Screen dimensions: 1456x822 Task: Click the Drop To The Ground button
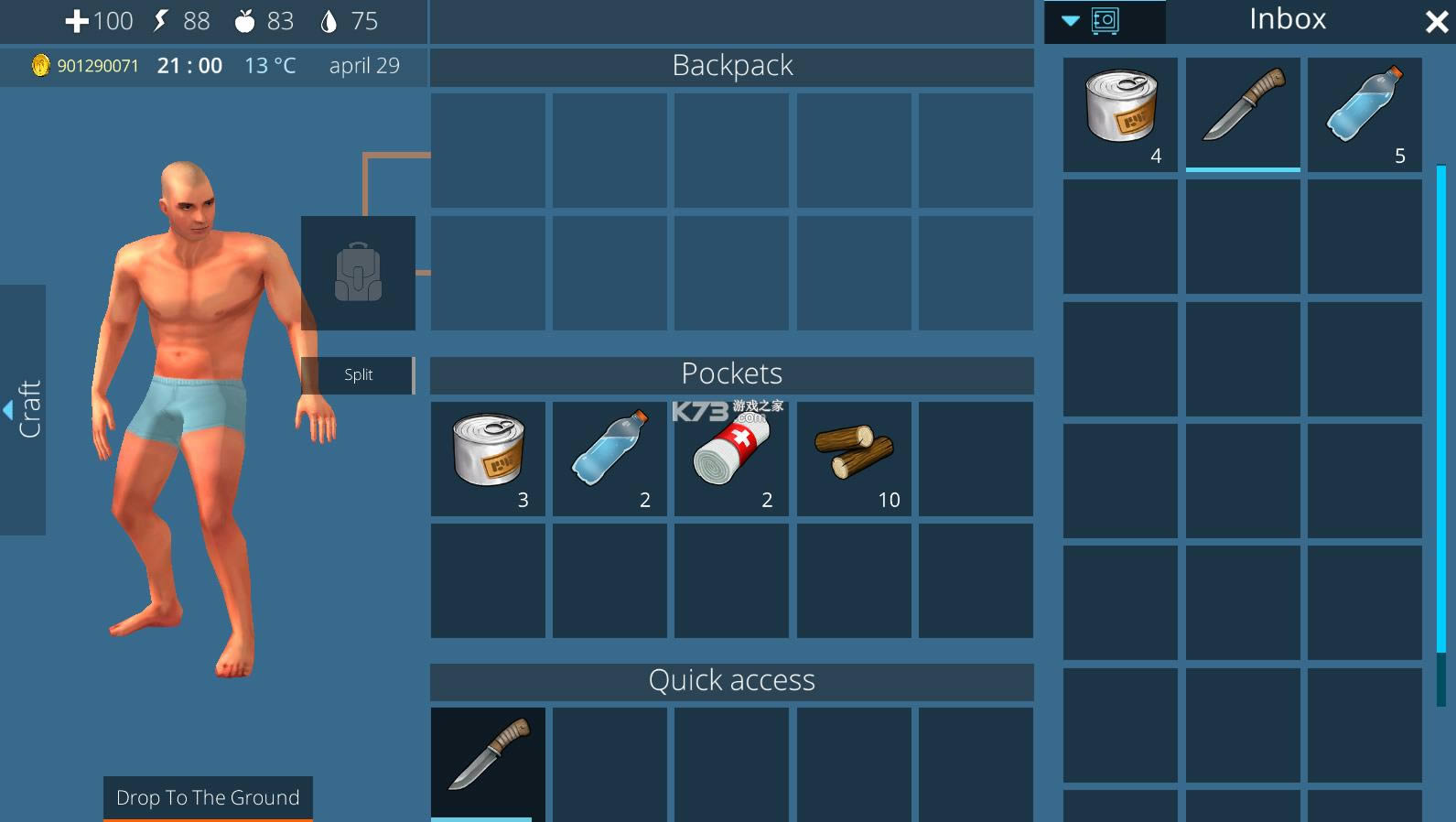pos(208,797)
